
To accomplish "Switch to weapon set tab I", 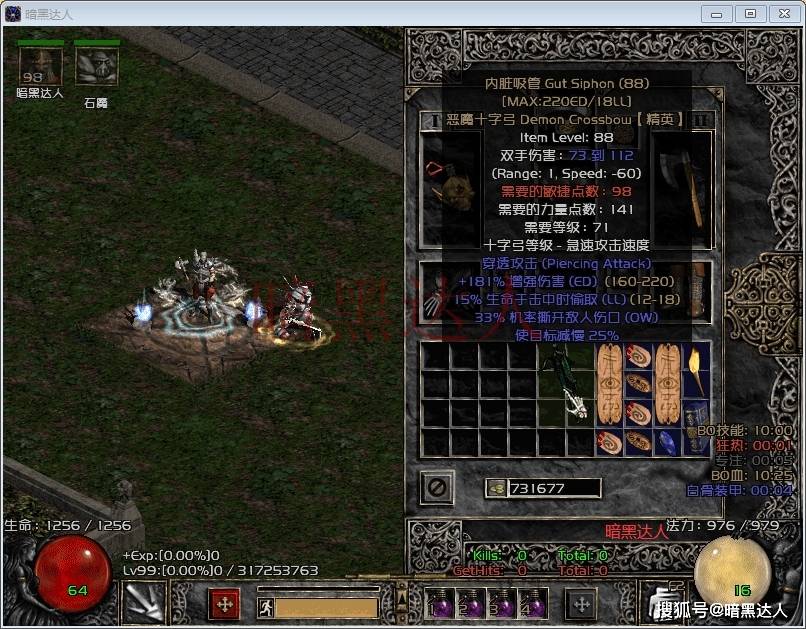I will pos(433,120).
